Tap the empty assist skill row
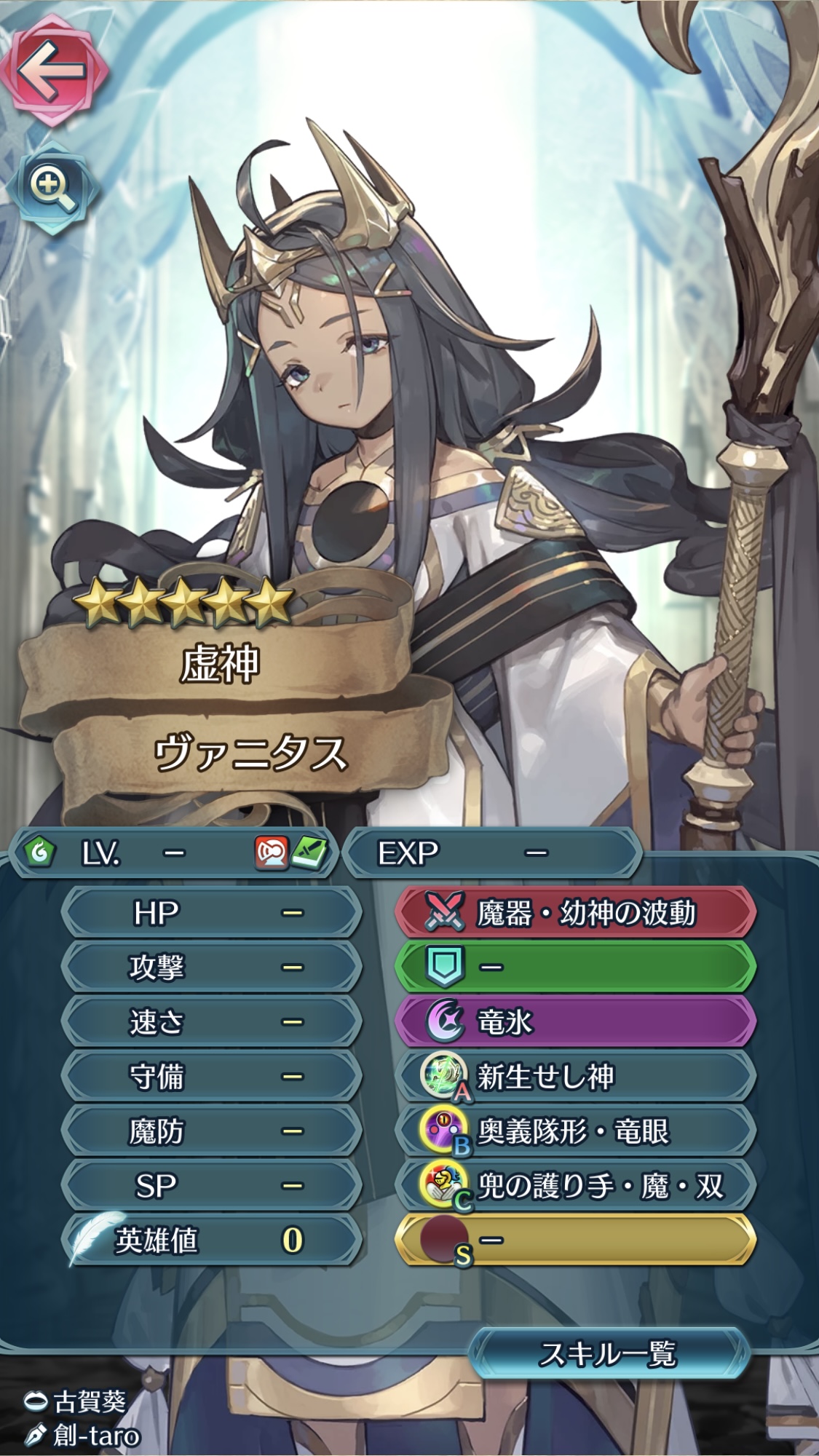The height and width of the screenshot is (1456, 819). point(575,968)
